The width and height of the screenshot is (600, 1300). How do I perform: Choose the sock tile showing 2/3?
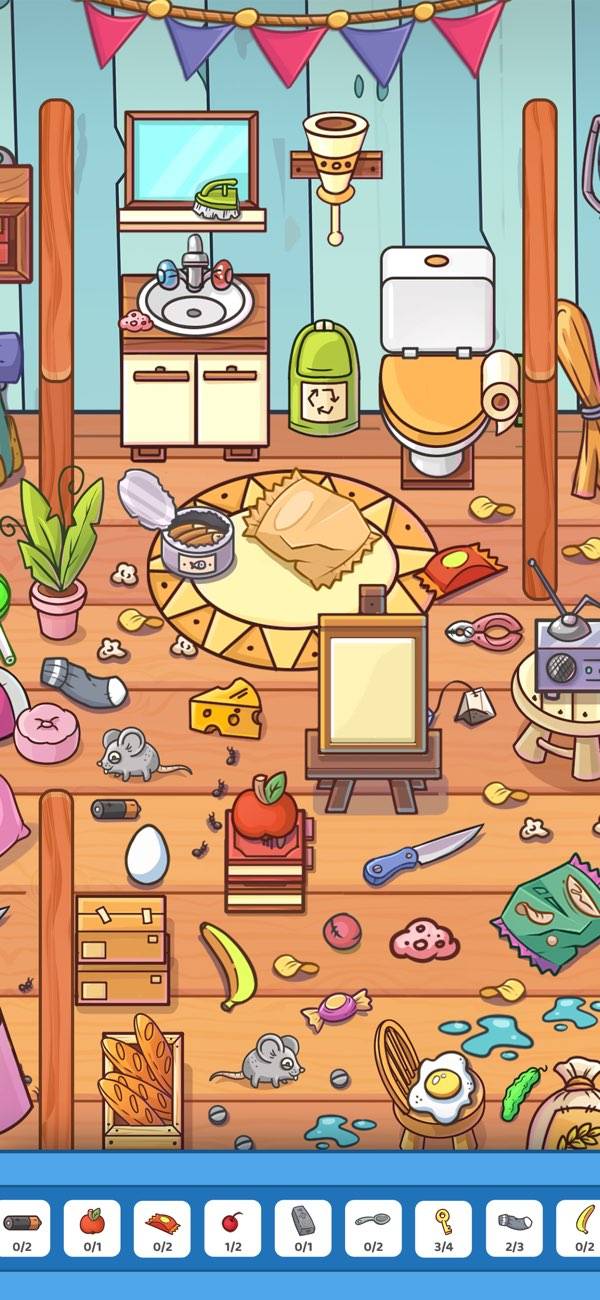(514, 1228)
